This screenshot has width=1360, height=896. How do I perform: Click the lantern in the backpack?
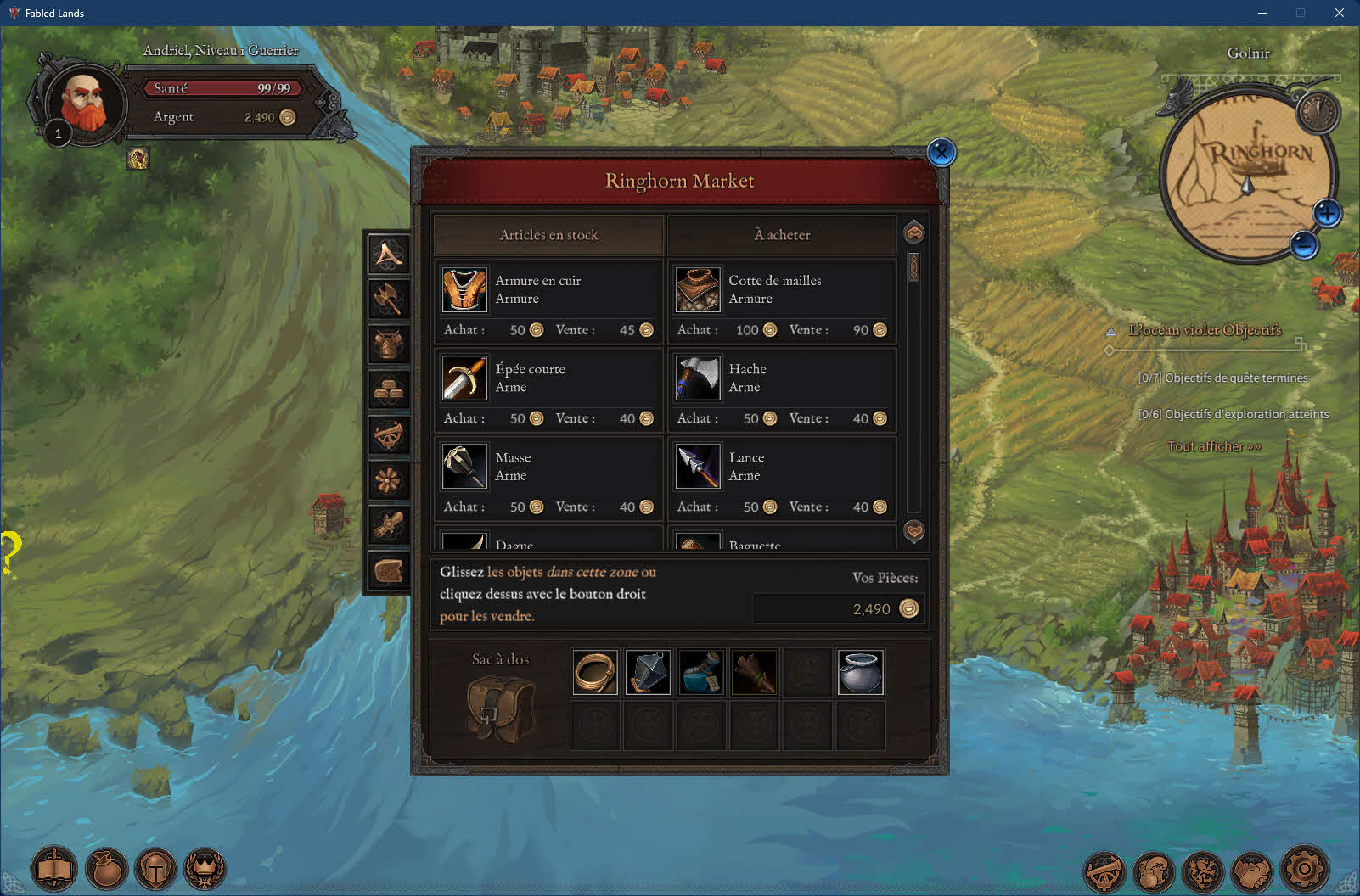648,673
